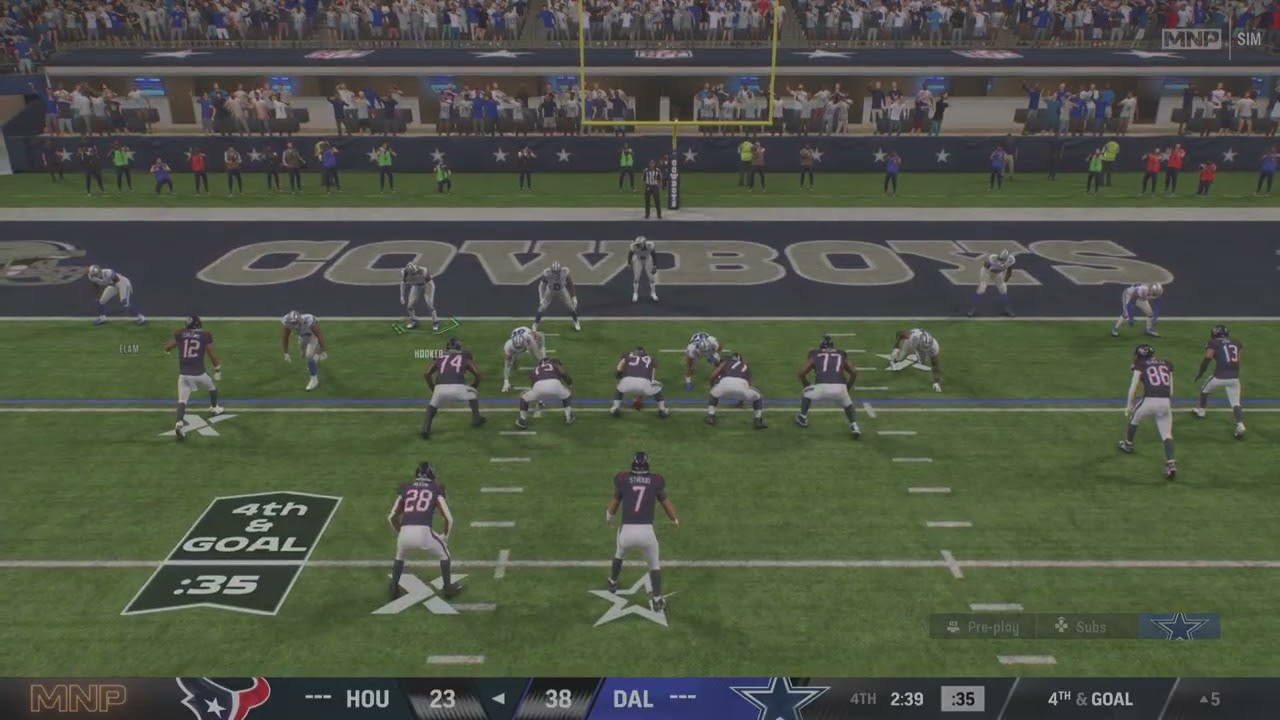Select the HOU team label on the scoreboard
This screenshot has width=1280, height=720.
[370, 700]
